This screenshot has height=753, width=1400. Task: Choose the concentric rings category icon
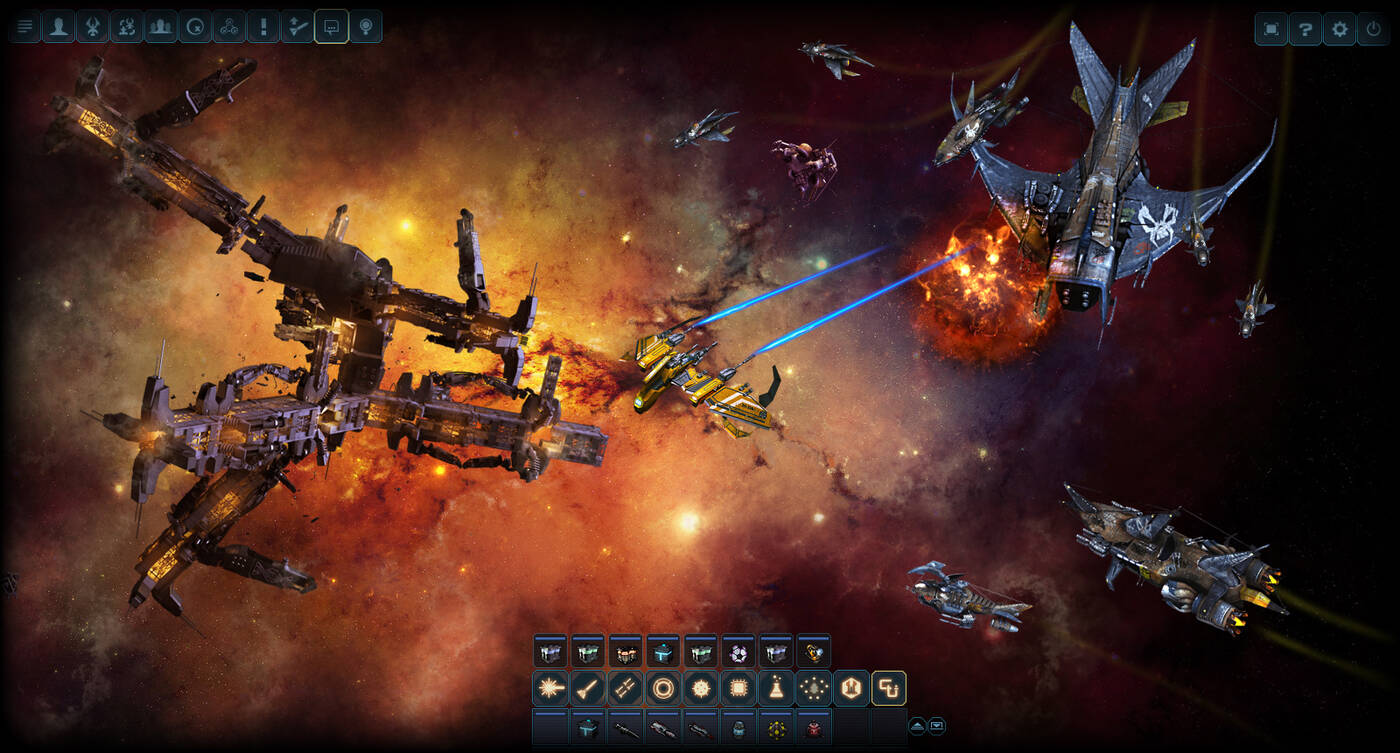663,688
